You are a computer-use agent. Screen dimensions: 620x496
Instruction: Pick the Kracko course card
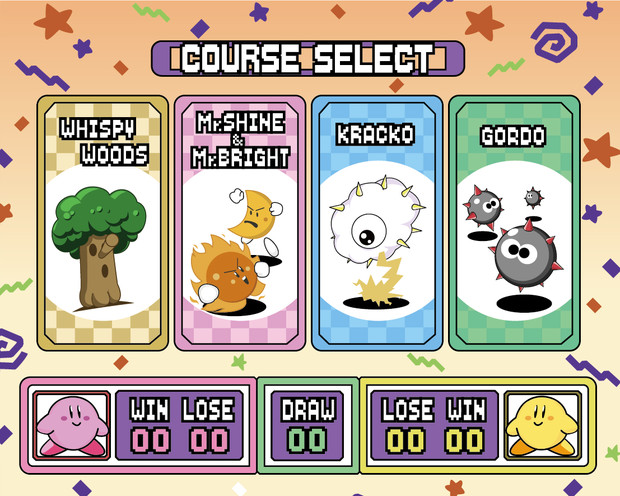(376, 223)
